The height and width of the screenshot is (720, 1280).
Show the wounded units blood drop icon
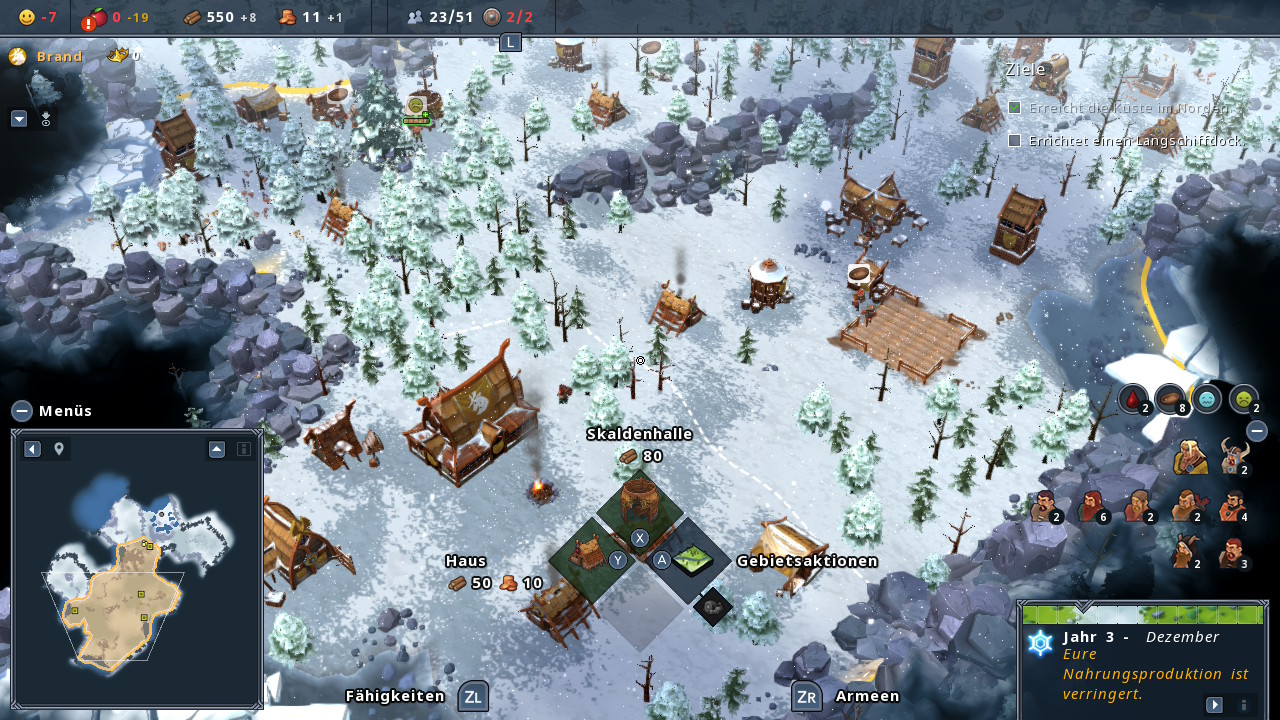pos(1132,399)
